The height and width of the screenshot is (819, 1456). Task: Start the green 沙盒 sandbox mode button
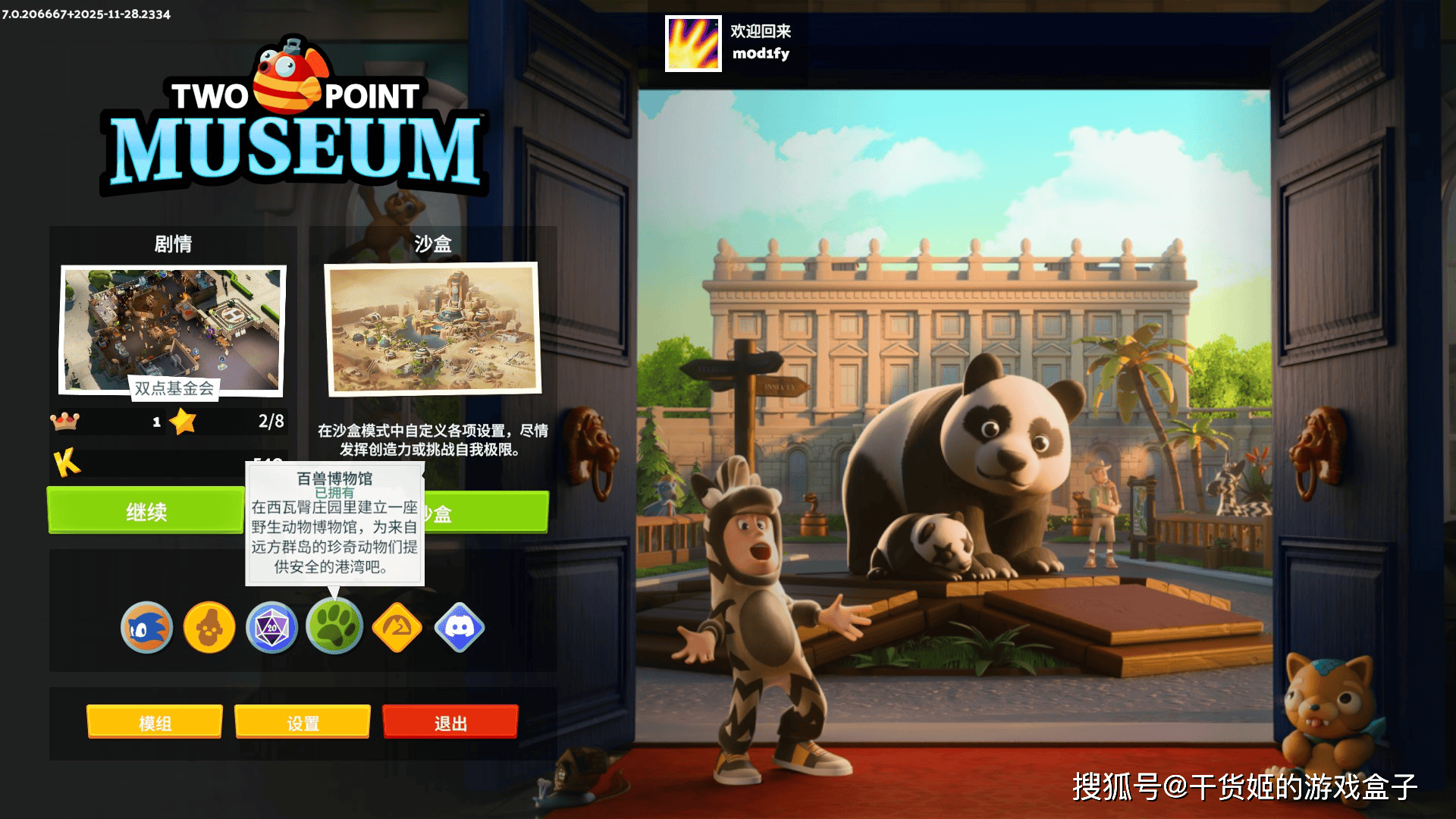point(493,512)
